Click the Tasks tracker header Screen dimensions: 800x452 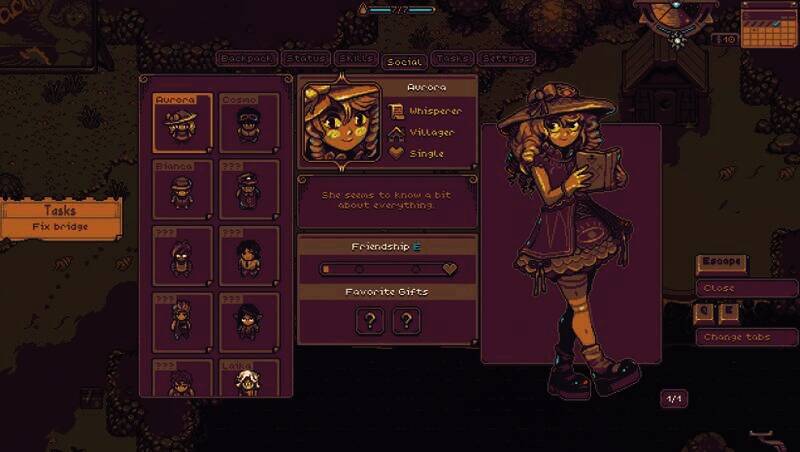60,210
